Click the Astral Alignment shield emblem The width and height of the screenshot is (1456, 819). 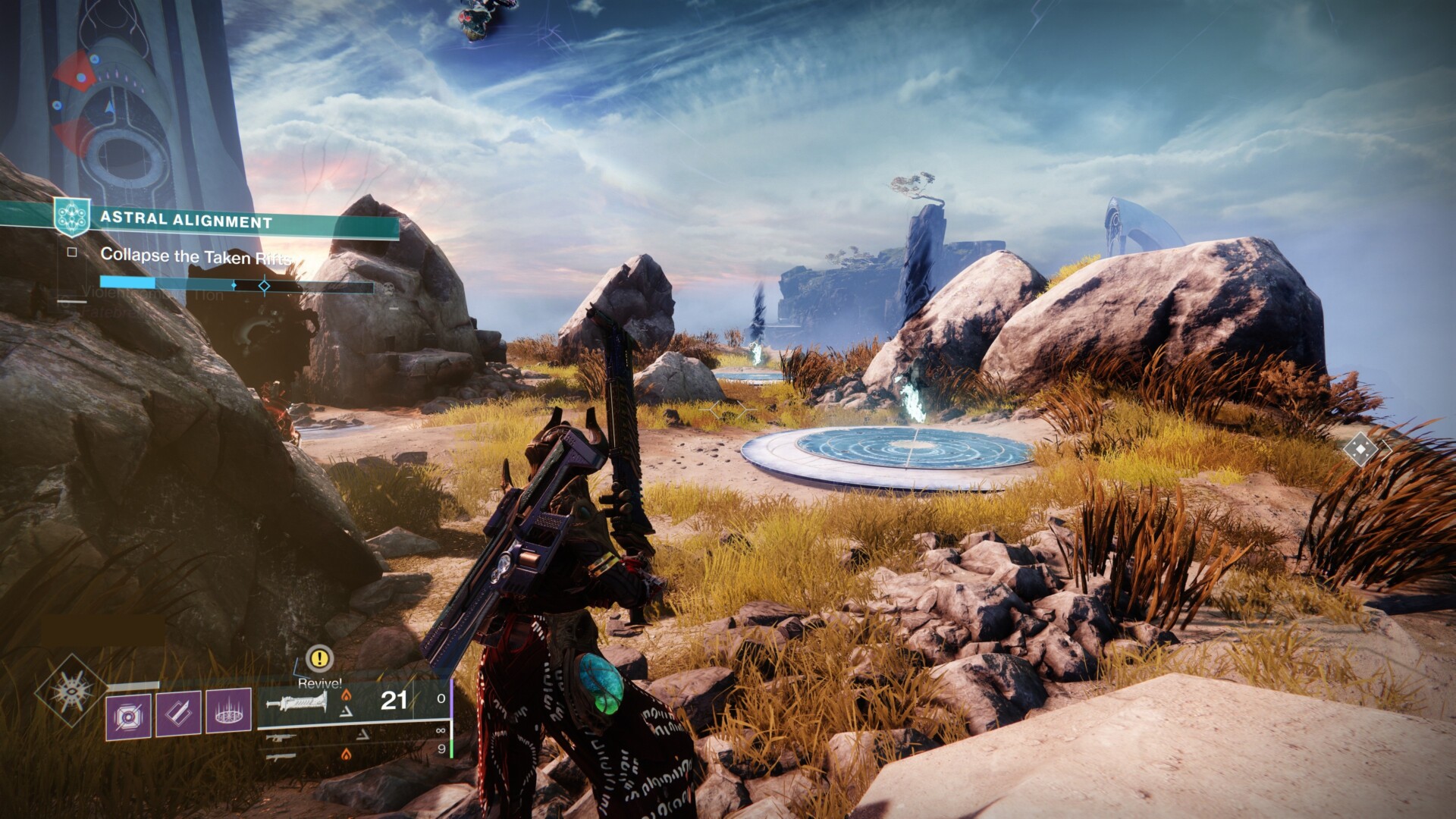pos(72,218)
